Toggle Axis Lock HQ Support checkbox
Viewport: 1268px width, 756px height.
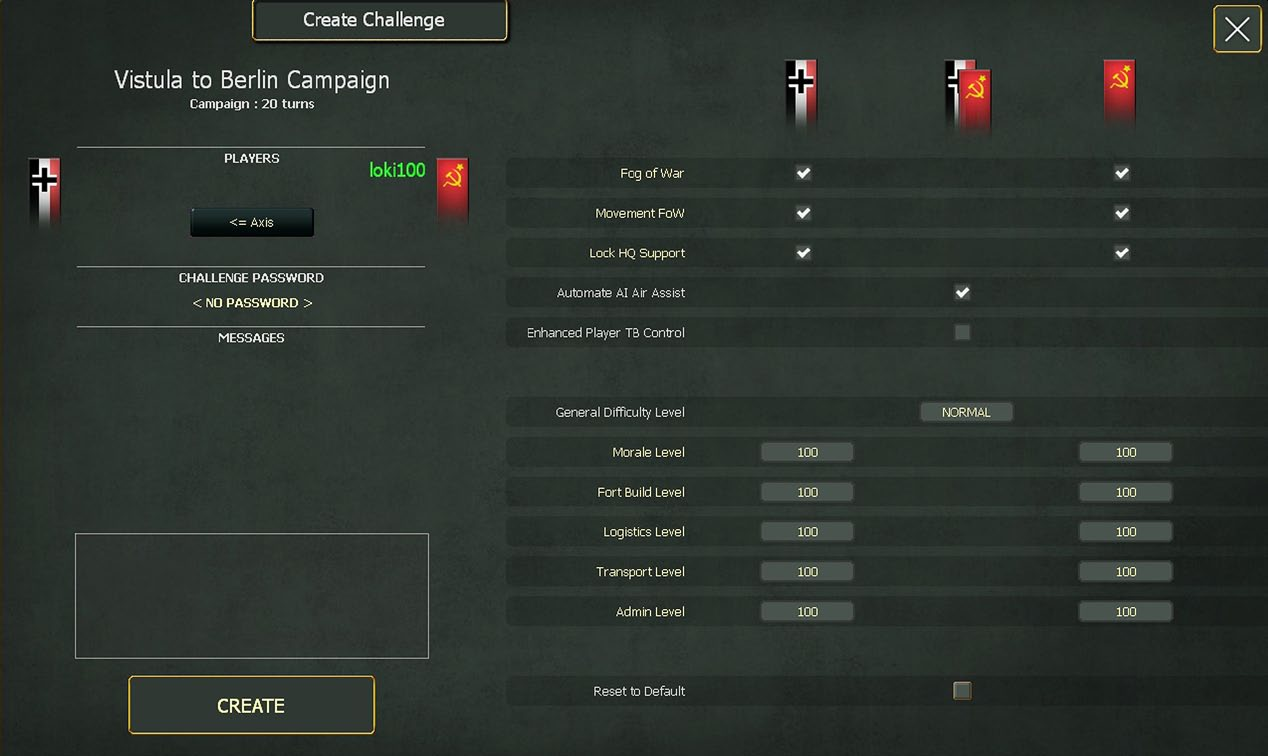coord(803,253)
